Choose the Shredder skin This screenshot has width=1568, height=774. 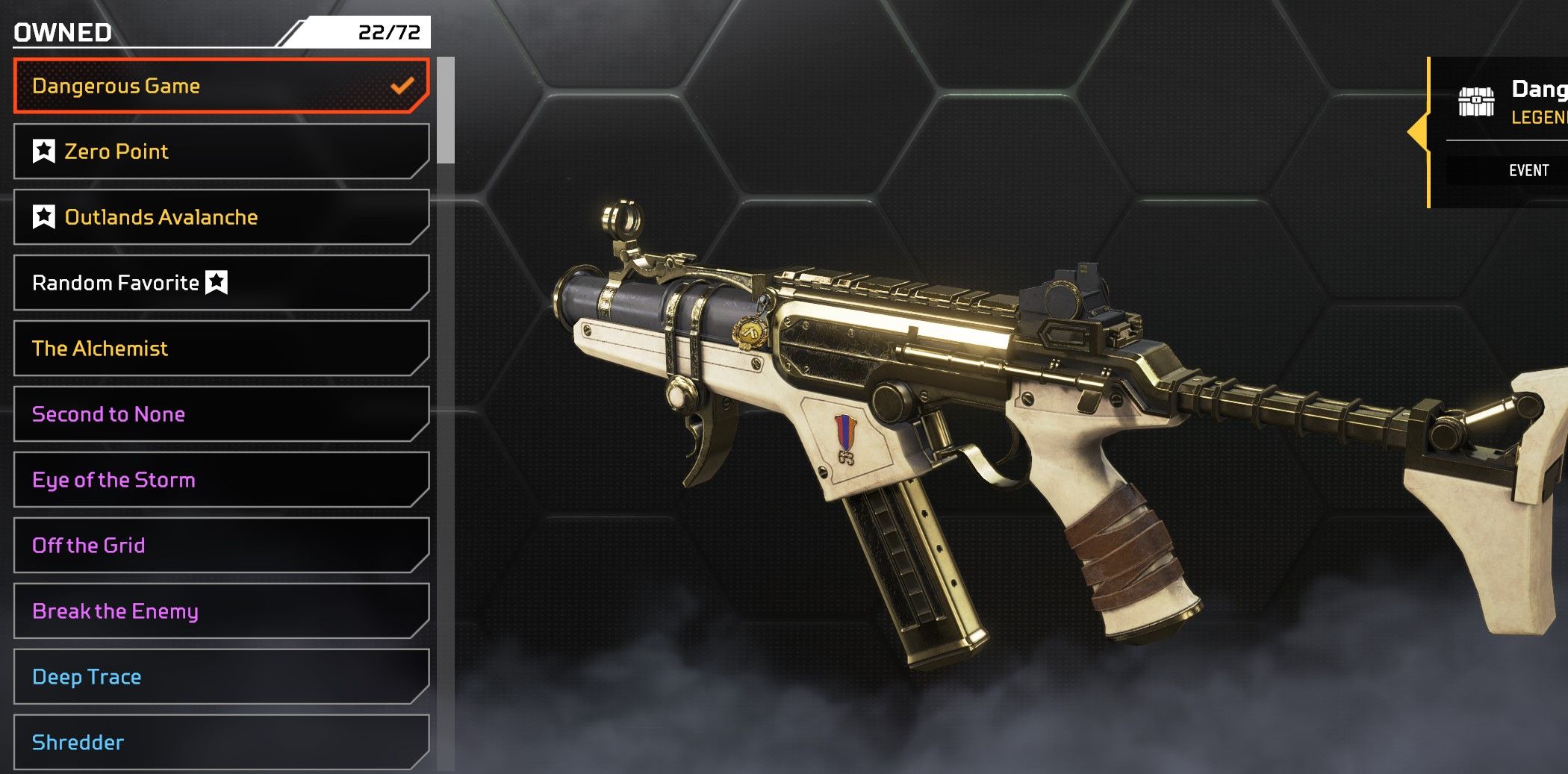pyautogui.click(x=221, y=742)
